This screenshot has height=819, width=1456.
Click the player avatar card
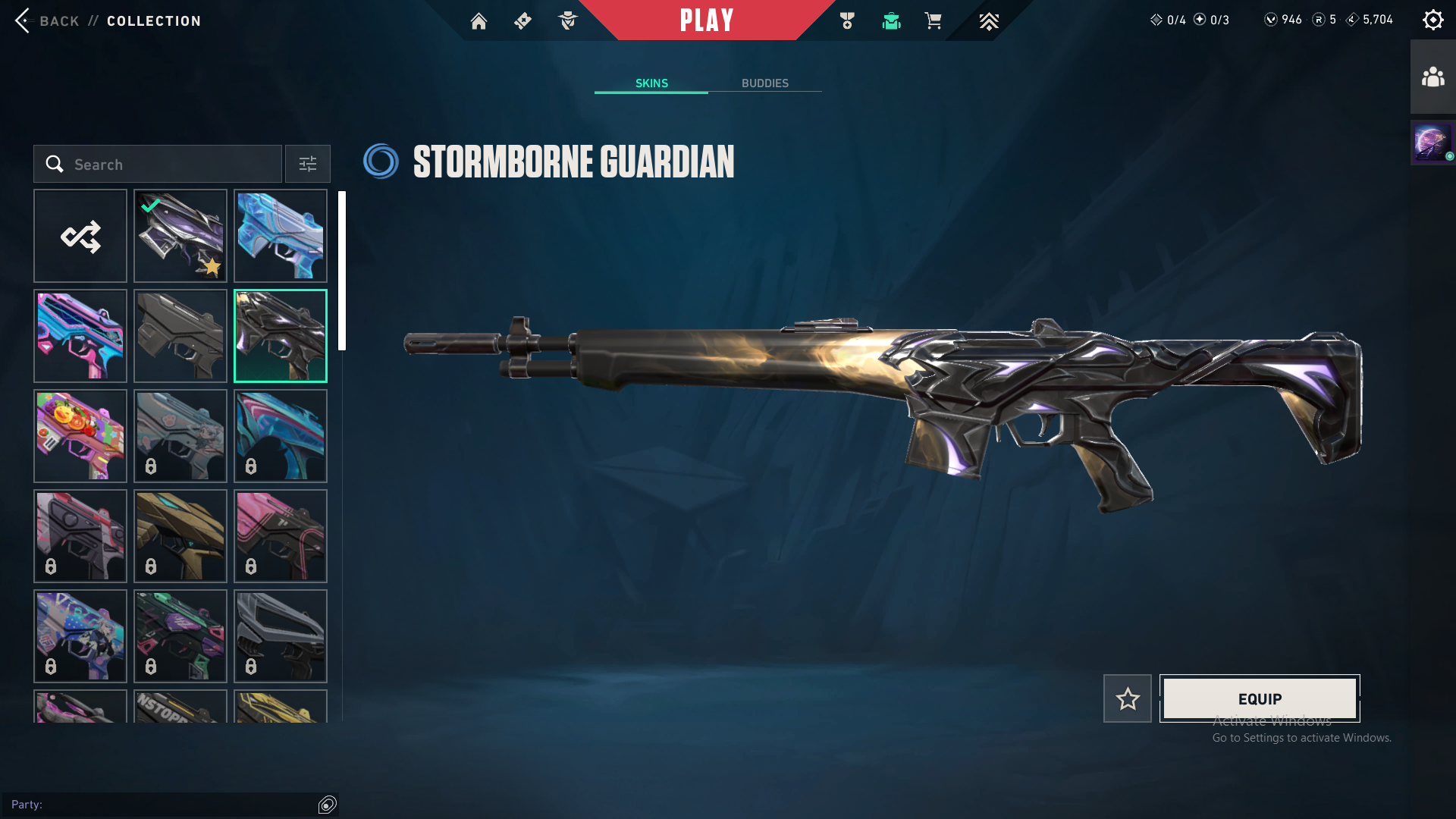tap(1432, 143)
